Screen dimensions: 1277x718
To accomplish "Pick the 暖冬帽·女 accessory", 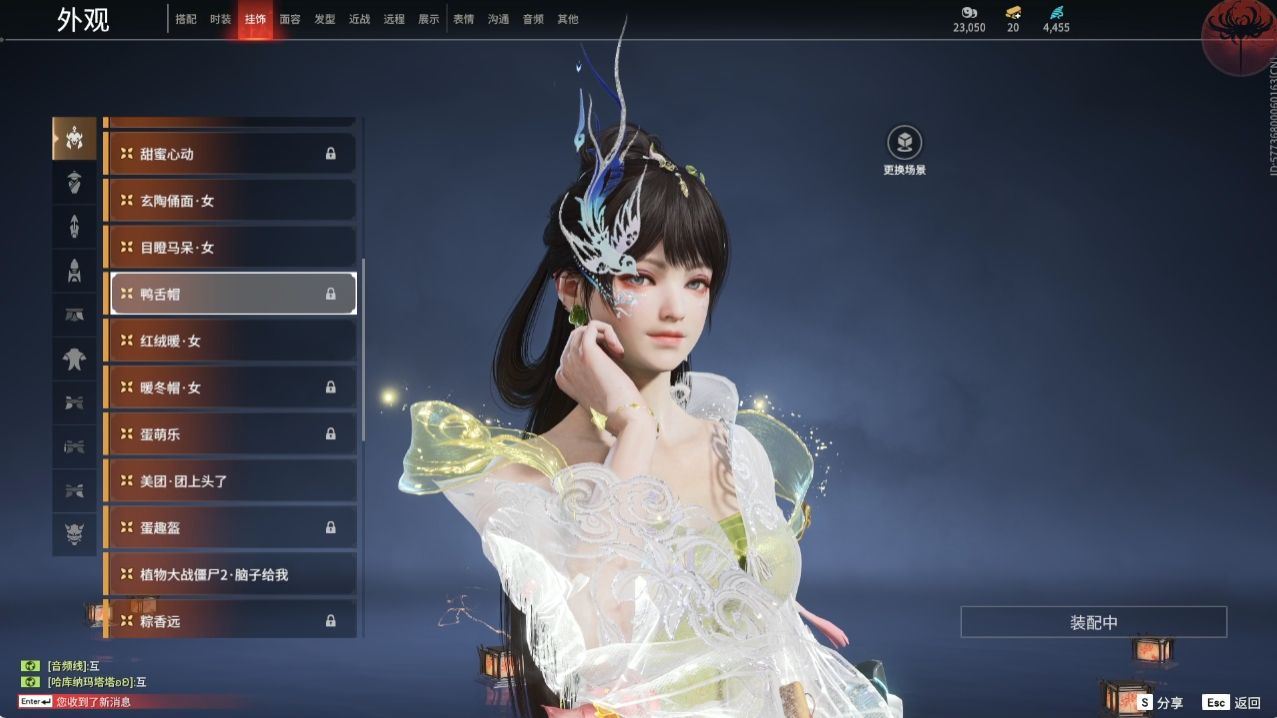I will [230, 387].
